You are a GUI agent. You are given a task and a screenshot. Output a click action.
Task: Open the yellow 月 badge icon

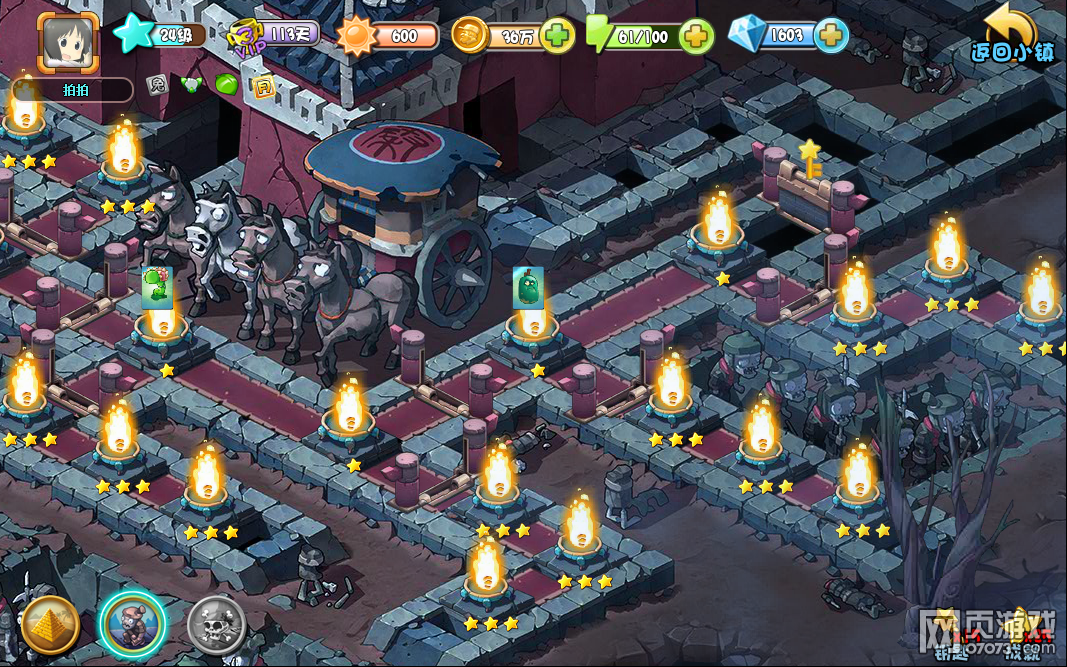click(263, 86)
